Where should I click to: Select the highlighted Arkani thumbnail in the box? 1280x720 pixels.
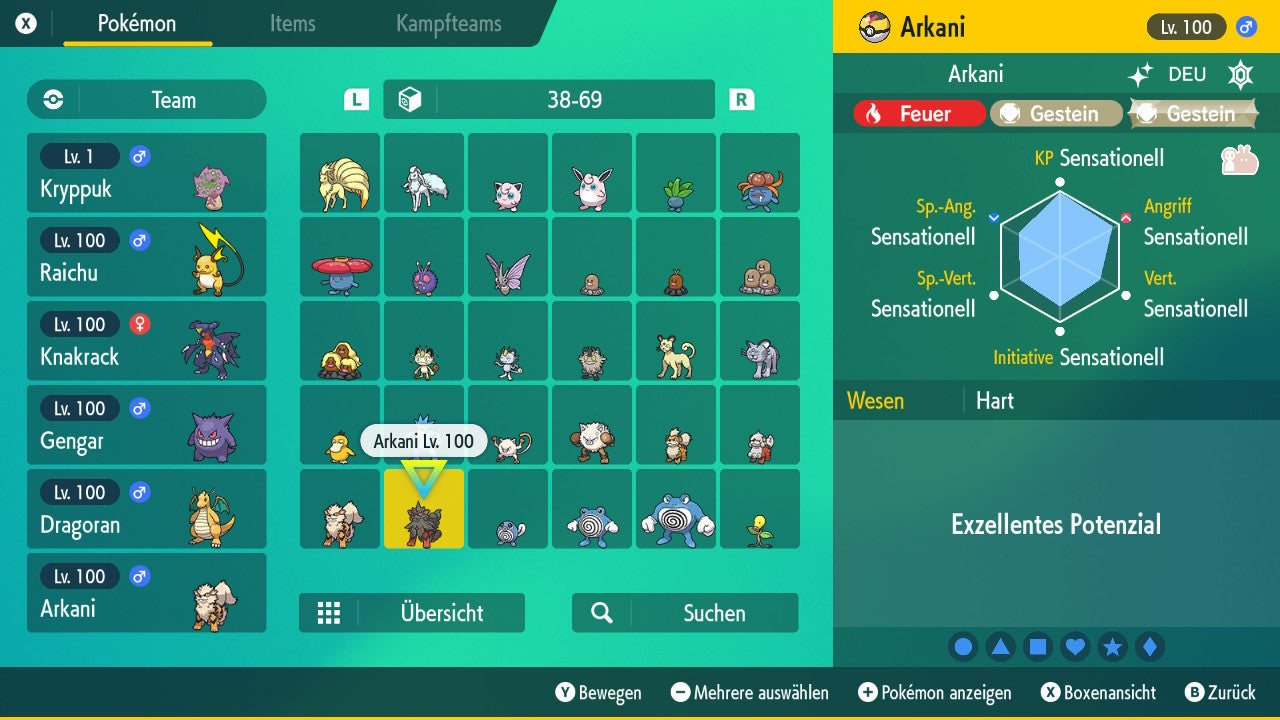(x=423, y=509)
